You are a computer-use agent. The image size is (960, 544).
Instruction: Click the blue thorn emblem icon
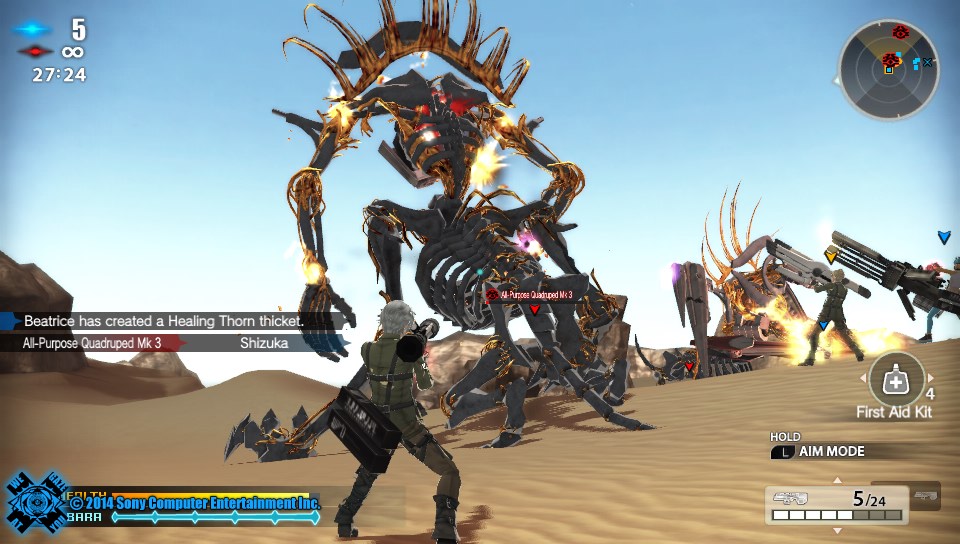[36, 502]
